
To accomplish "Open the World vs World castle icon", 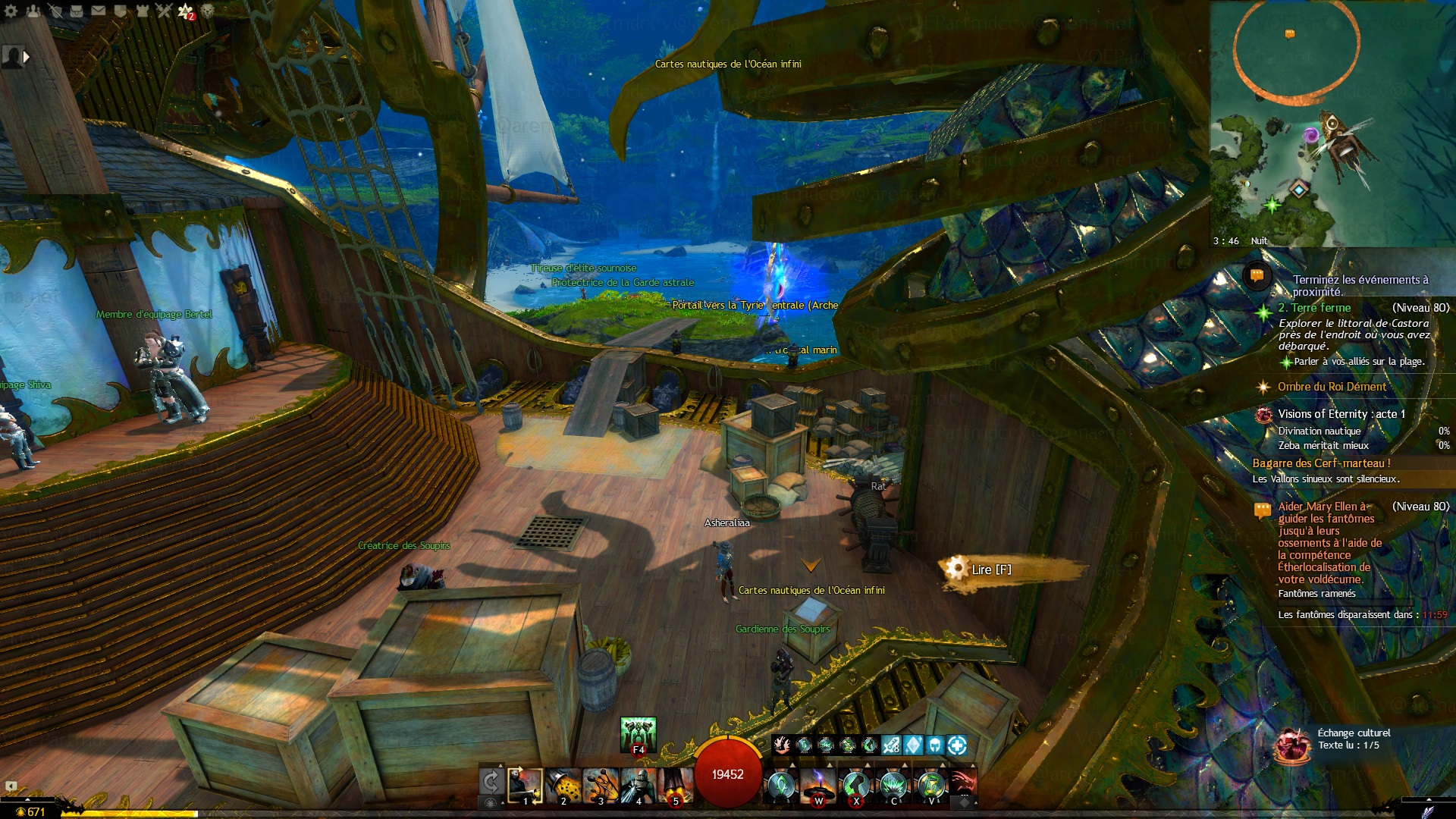I will 143,11.
